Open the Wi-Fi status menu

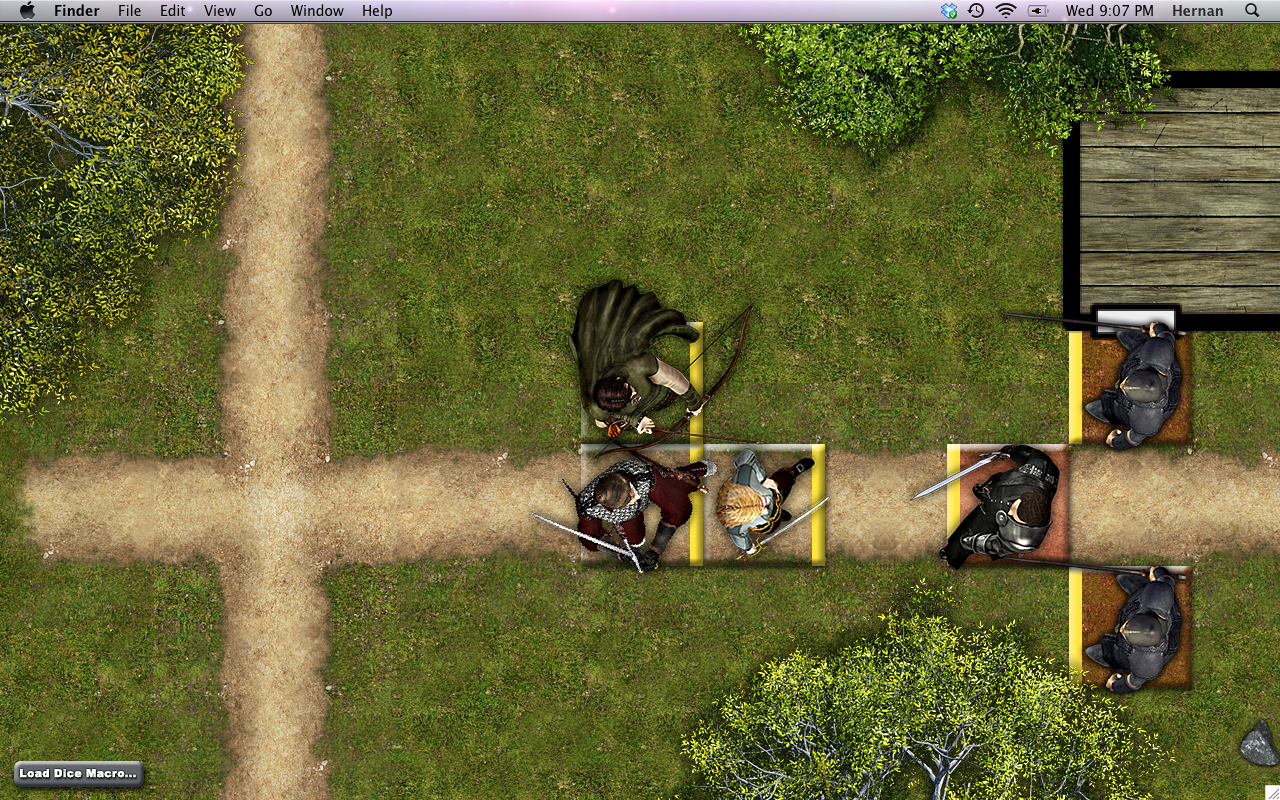[1005, 10]
